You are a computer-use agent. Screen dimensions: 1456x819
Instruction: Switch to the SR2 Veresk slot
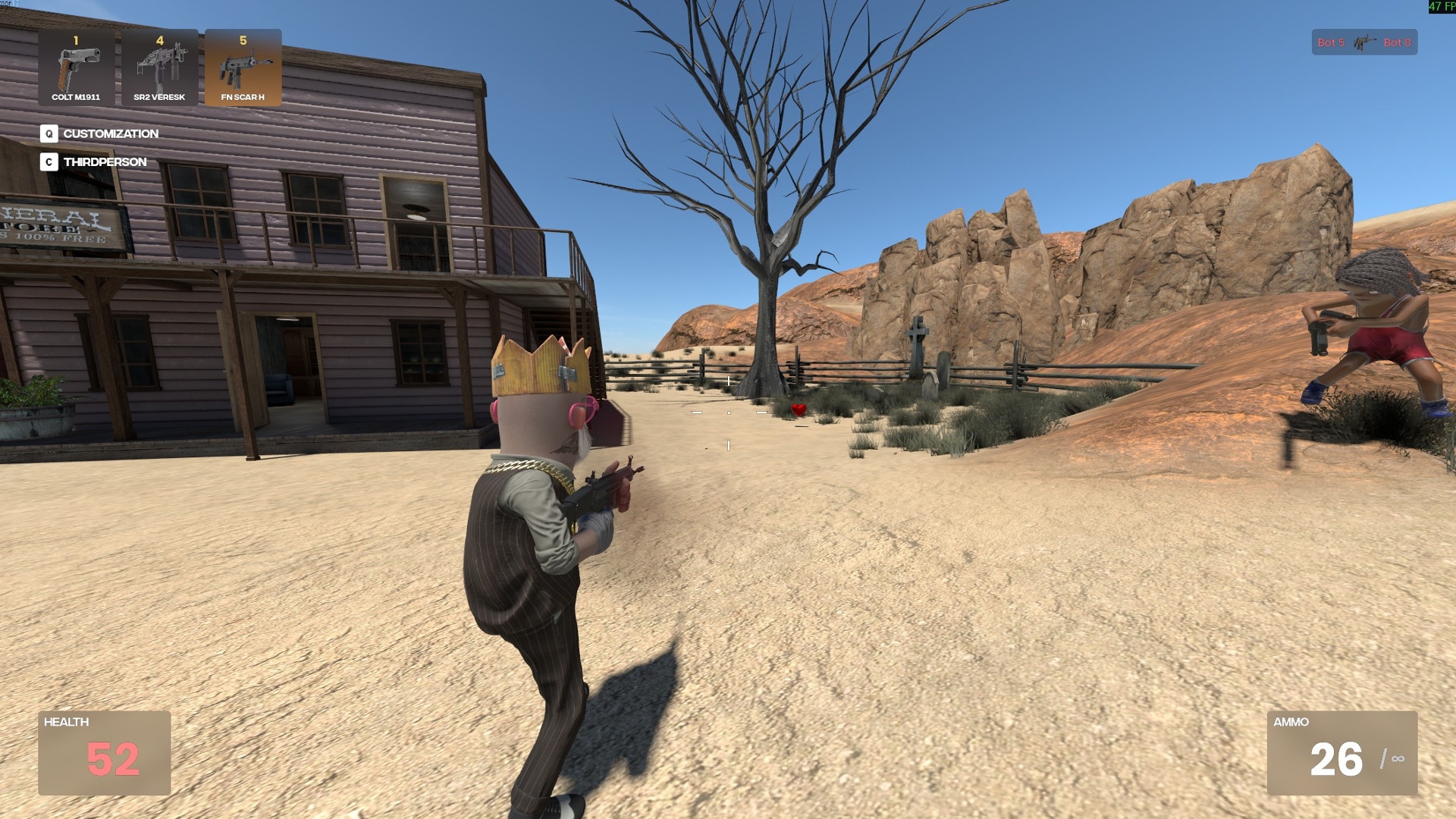click(159, 67)
